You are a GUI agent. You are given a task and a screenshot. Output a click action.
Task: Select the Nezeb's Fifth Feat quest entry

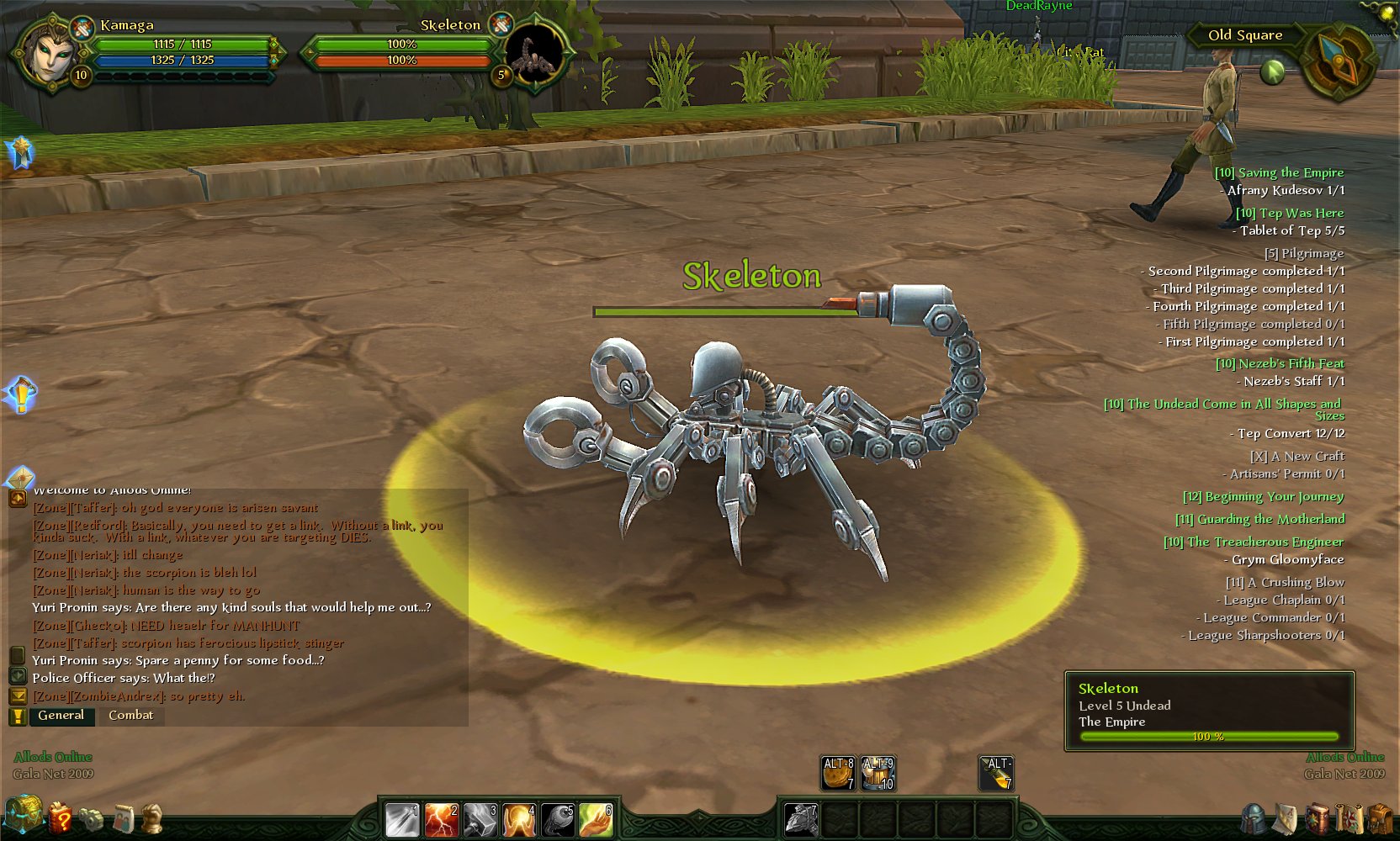(1280, 363)
